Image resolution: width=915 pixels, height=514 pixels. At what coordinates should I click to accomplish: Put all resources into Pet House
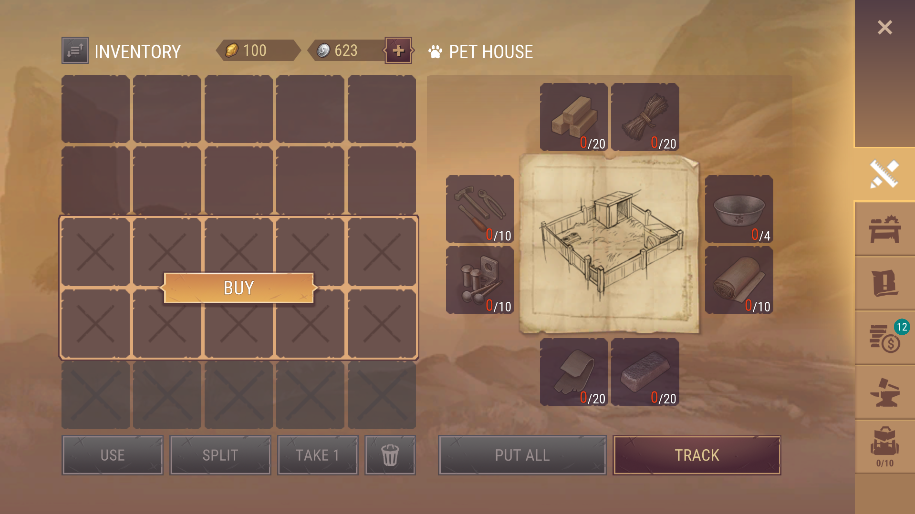click(522, 455)
